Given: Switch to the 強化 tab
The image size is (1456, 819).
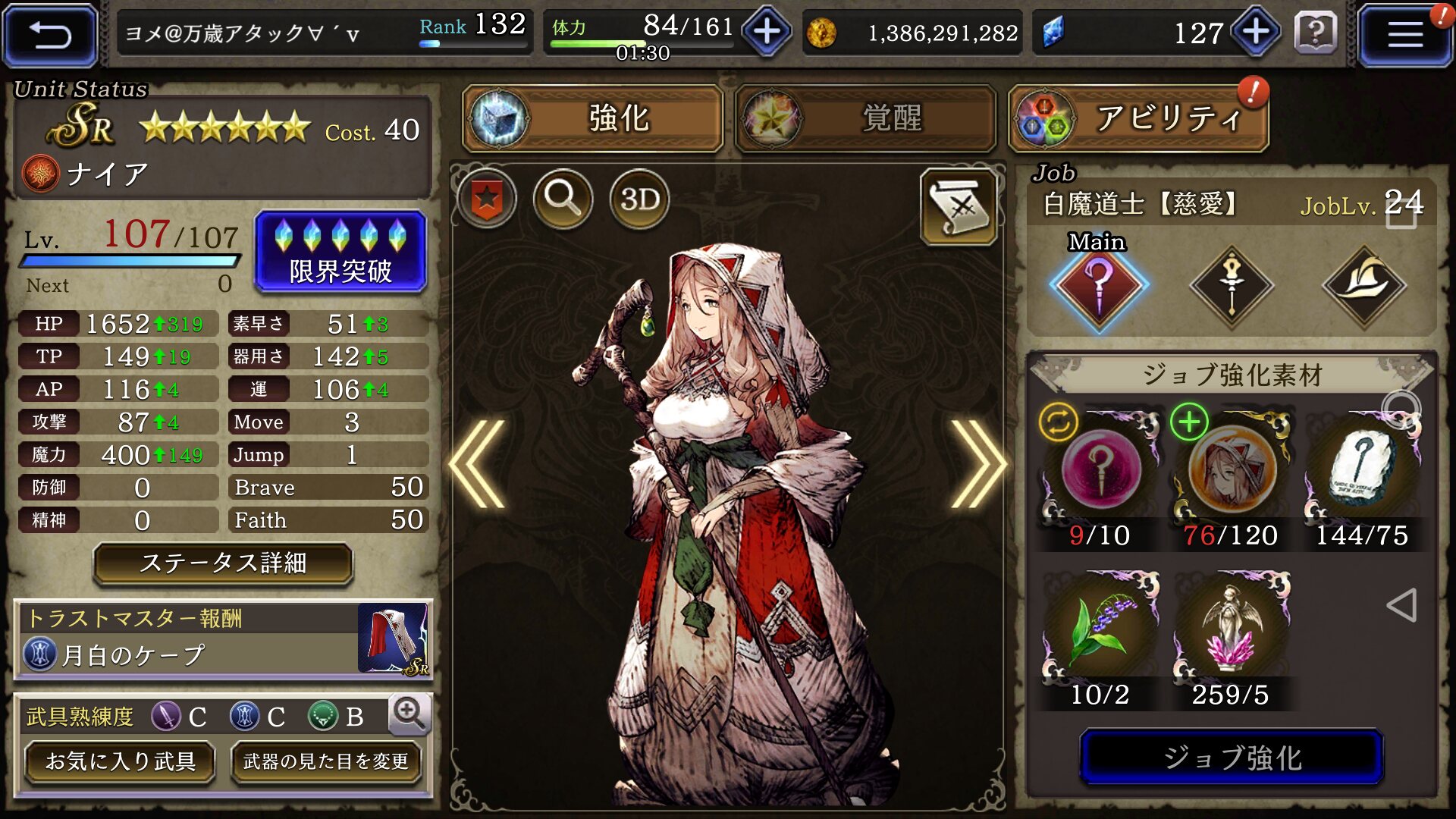Looking at the screenshot, I should [593, 118].
